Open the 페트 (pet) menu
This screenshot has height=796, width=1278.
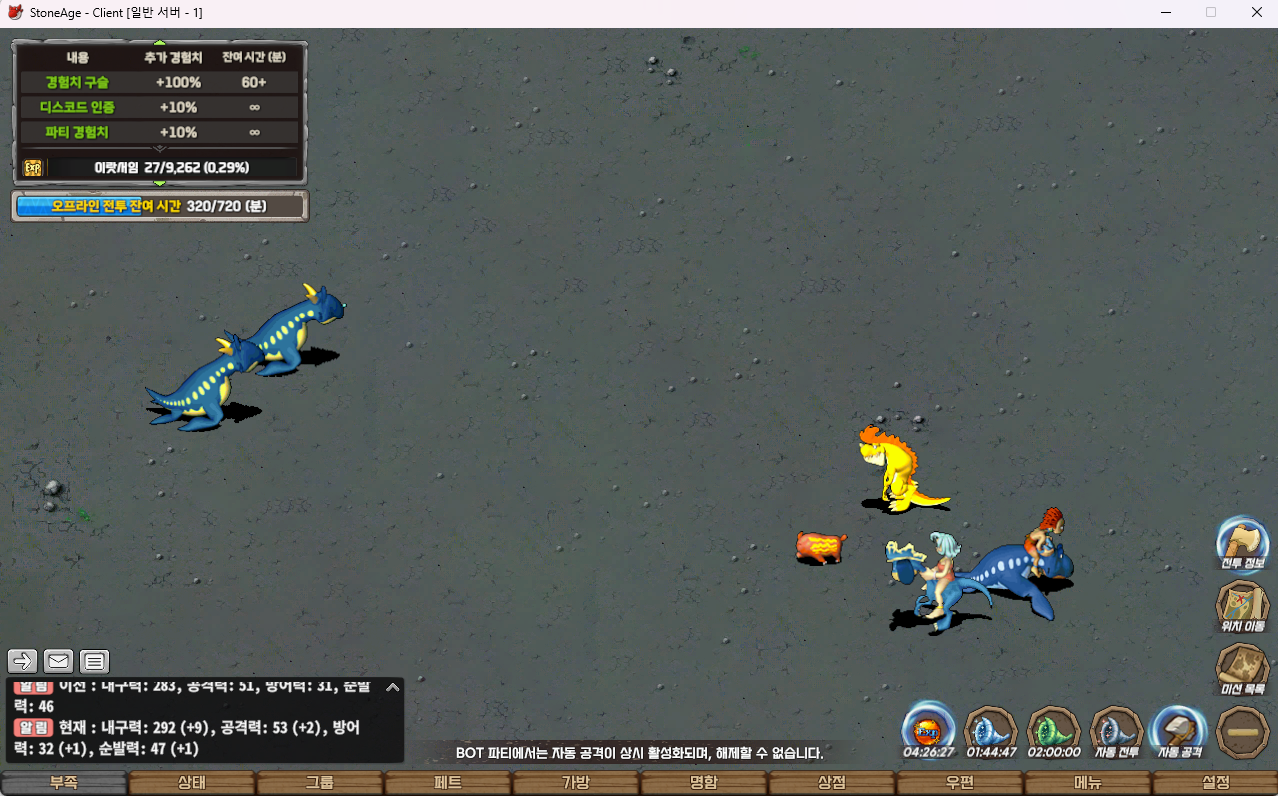[448, 783]
